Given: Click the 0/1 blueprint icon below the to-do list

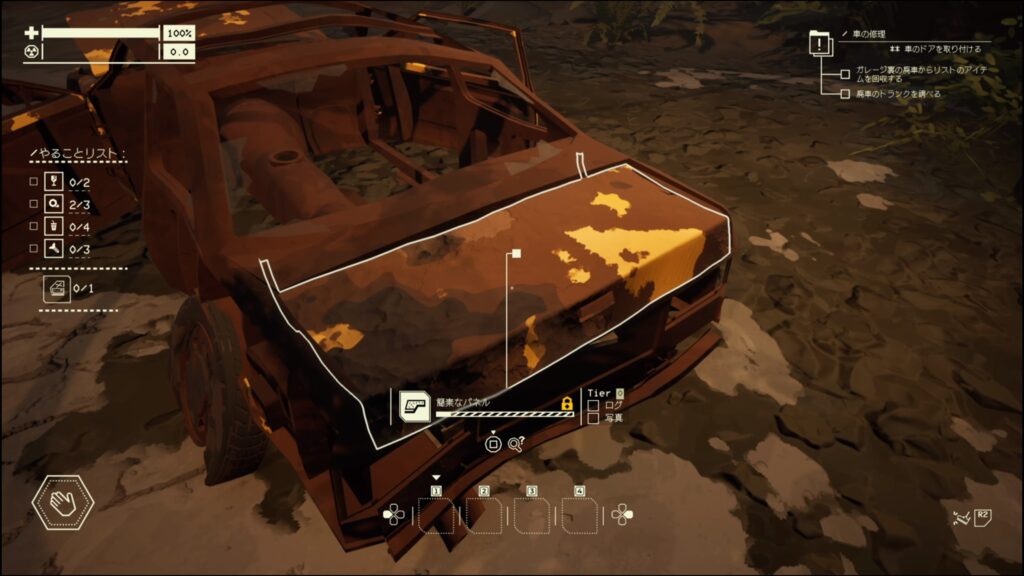Looking at the screenshot, I should tap(56, 289).
